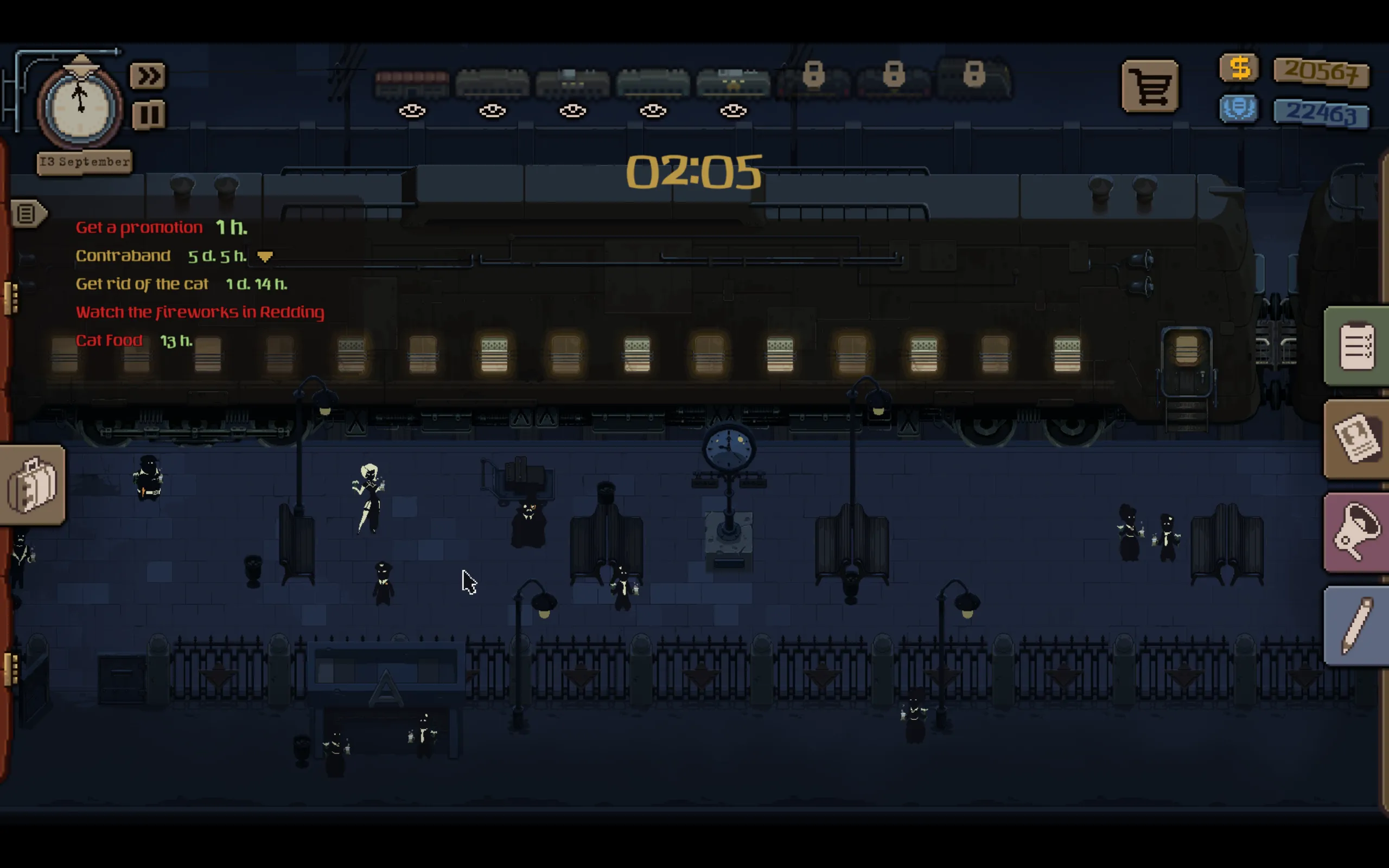Screen dimensions: 1389x868
Task: Select Watch the fireworks in Redding quest
Action: point(200,312)
